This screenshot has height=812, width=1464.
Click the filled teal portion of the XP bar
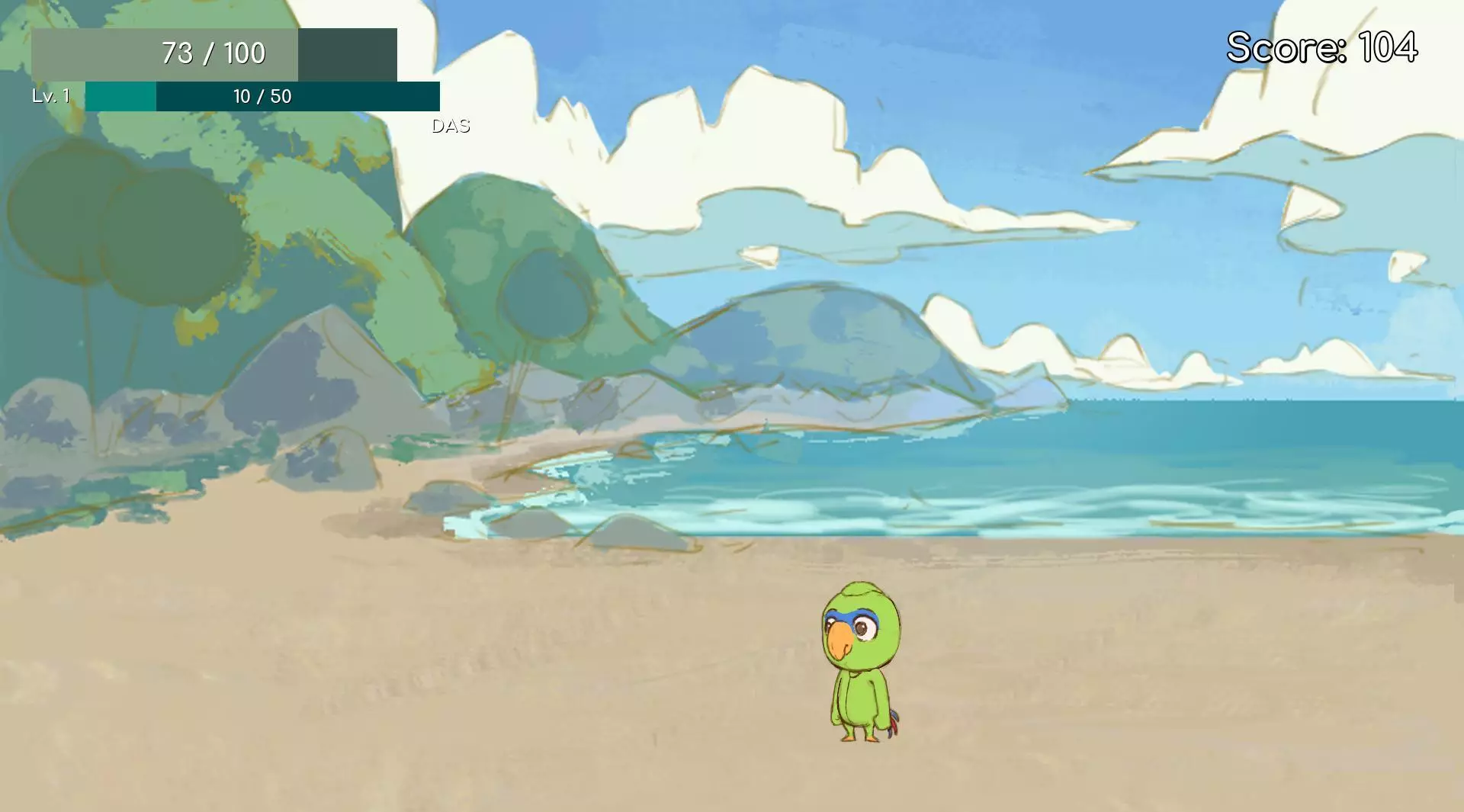[x=122, y=97]
